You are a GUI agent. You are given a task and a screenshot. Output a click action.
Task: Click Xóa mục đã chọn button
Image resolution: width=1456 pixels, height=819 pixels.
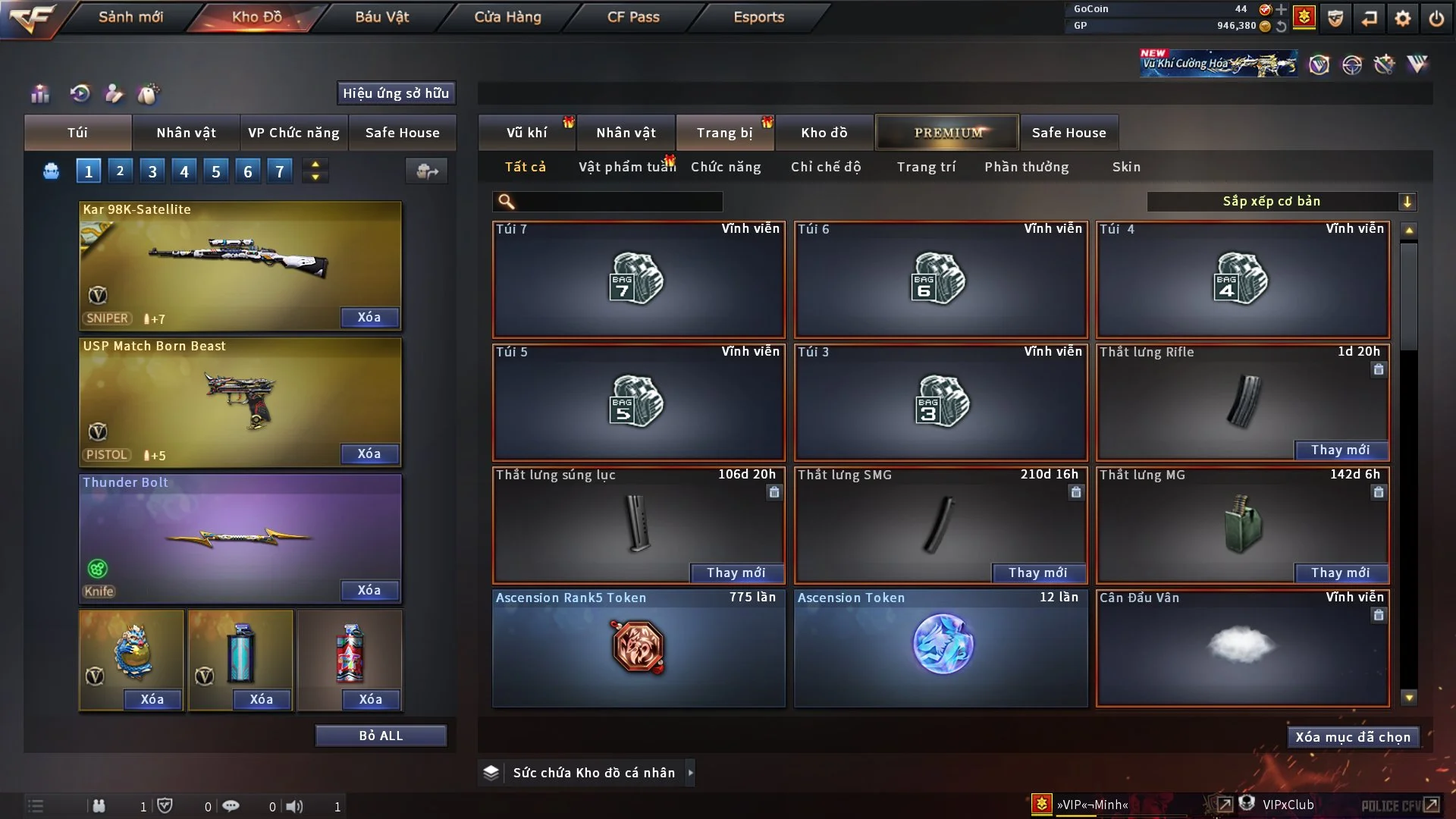click(1353, 737)
